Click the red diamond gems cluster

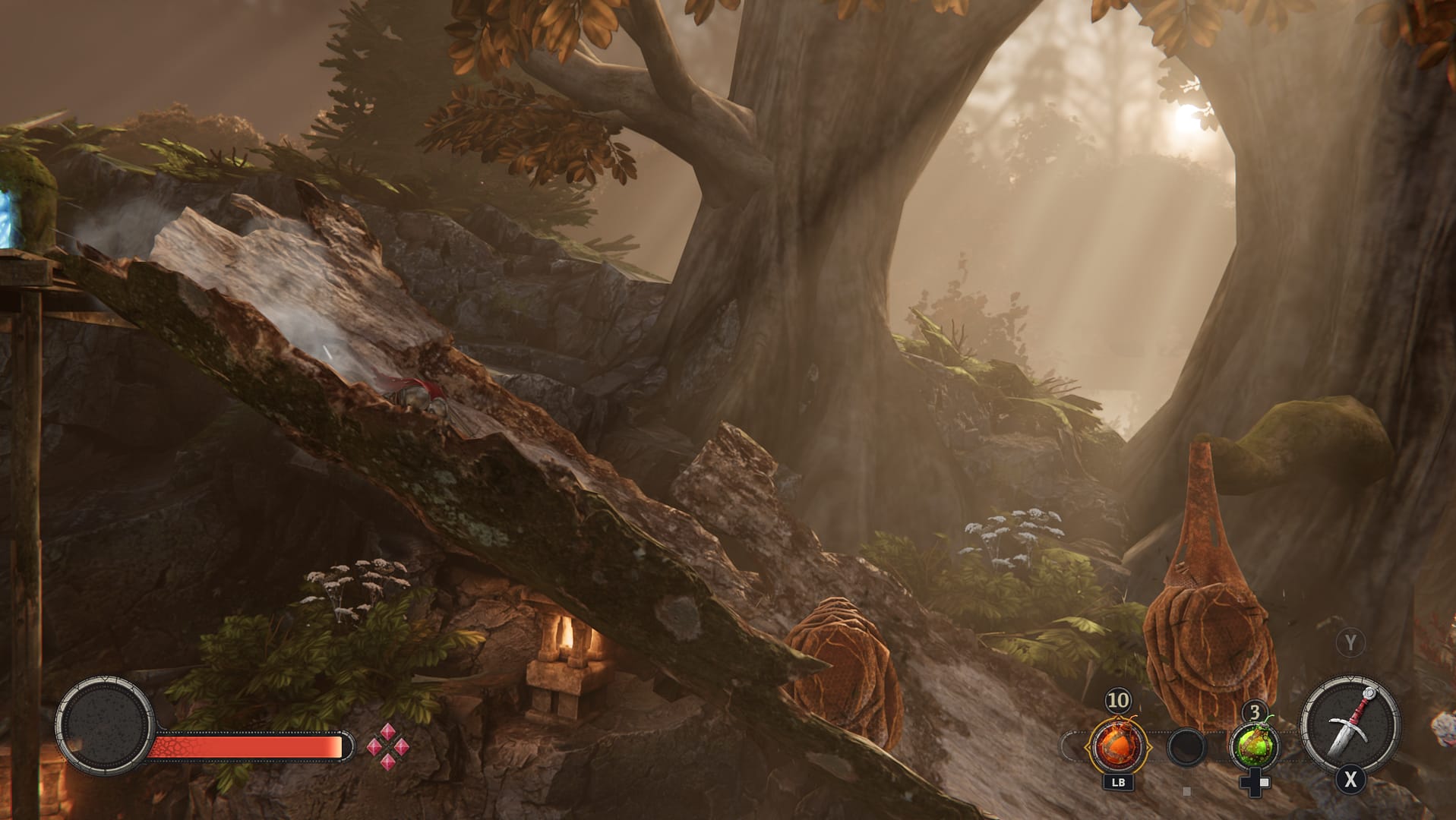pos(388,746)
